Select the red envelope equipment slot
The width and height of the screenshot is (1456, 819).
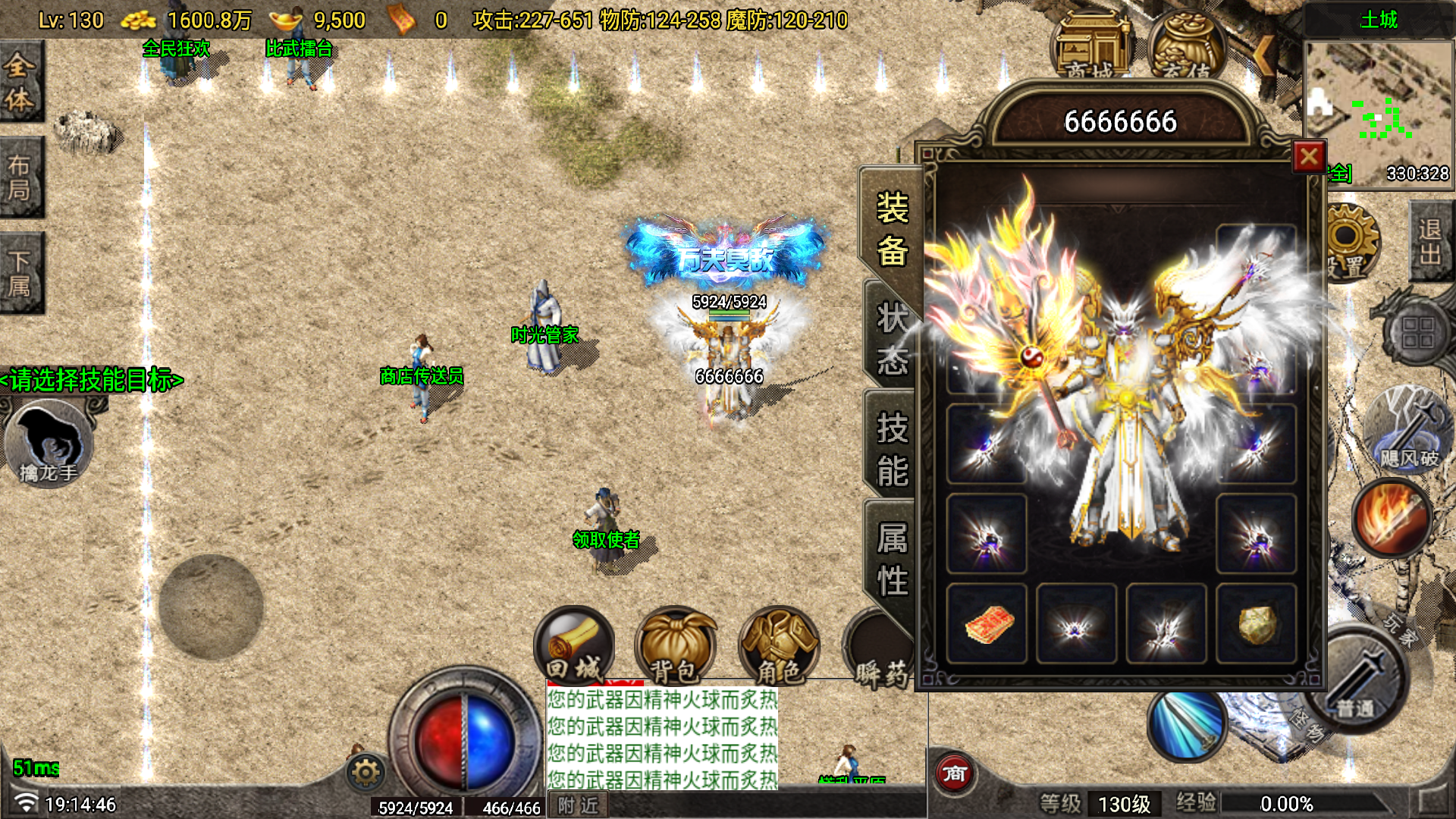coord(987,623)
